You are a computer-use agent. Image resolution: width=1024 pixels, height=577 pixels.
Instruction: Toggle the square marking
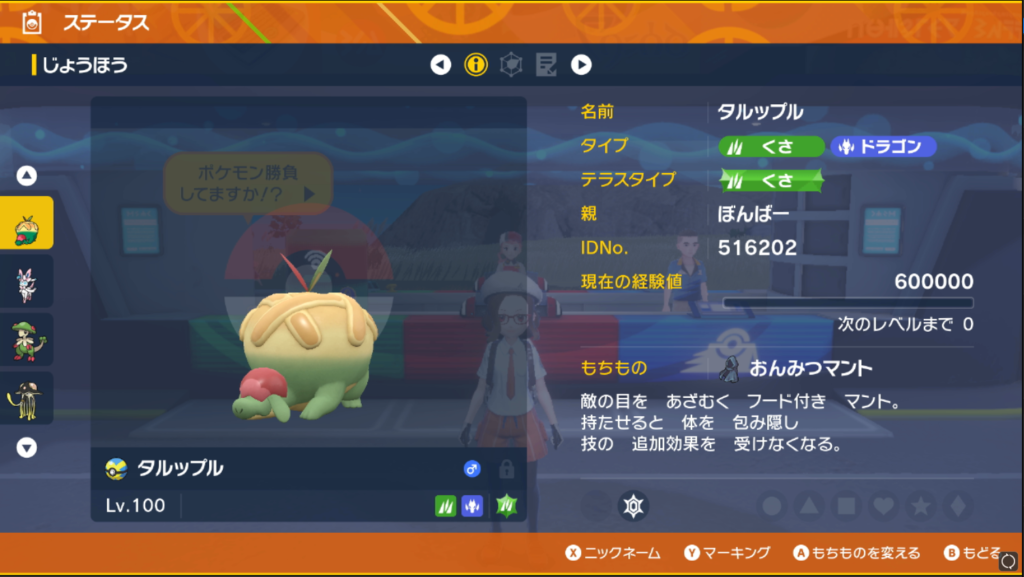coord(846,506)
